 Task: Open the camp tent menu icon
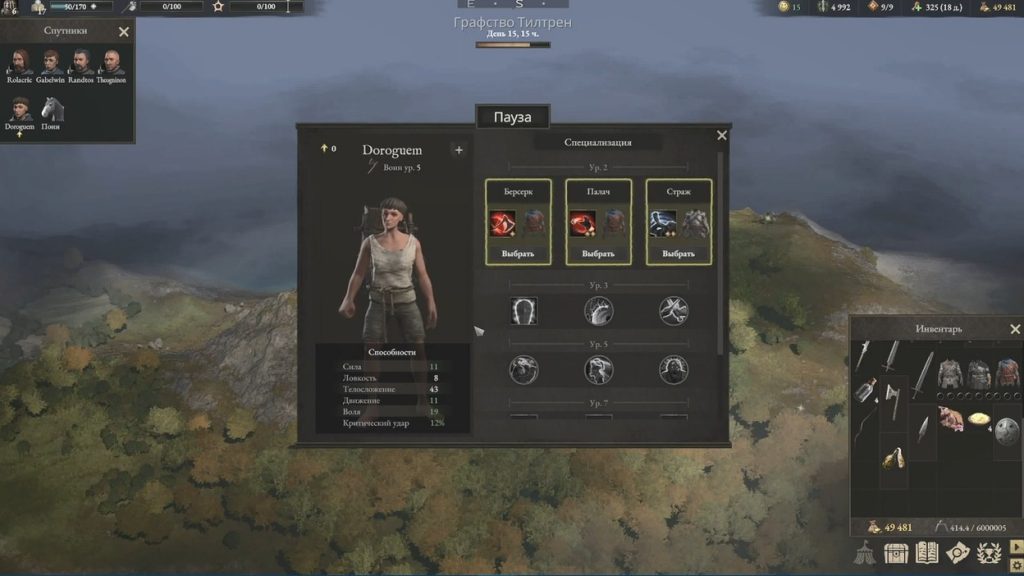click(x=866, y=552)
